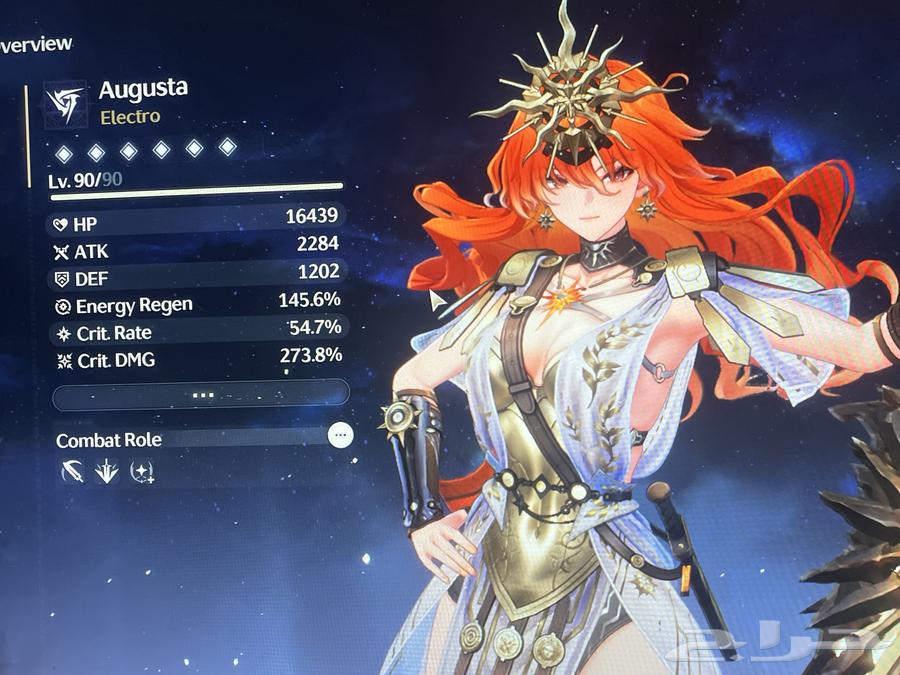Select the downward sword burst role icon
Screen dimensions: 900x675
(x=107, y=472)
